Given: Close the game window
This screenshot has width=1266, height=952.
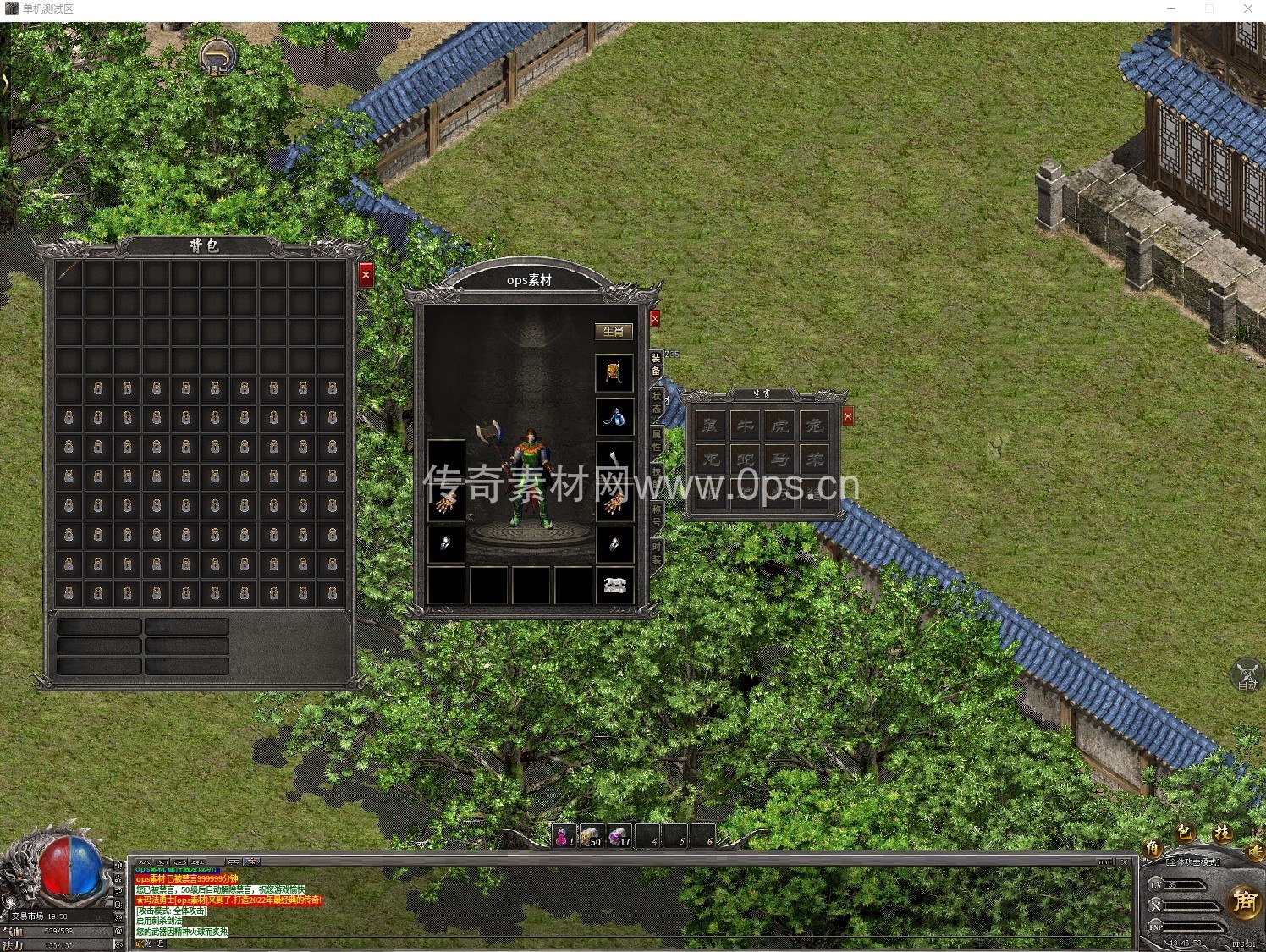Looking at the screenshot, I should [x=1247, y=8].
